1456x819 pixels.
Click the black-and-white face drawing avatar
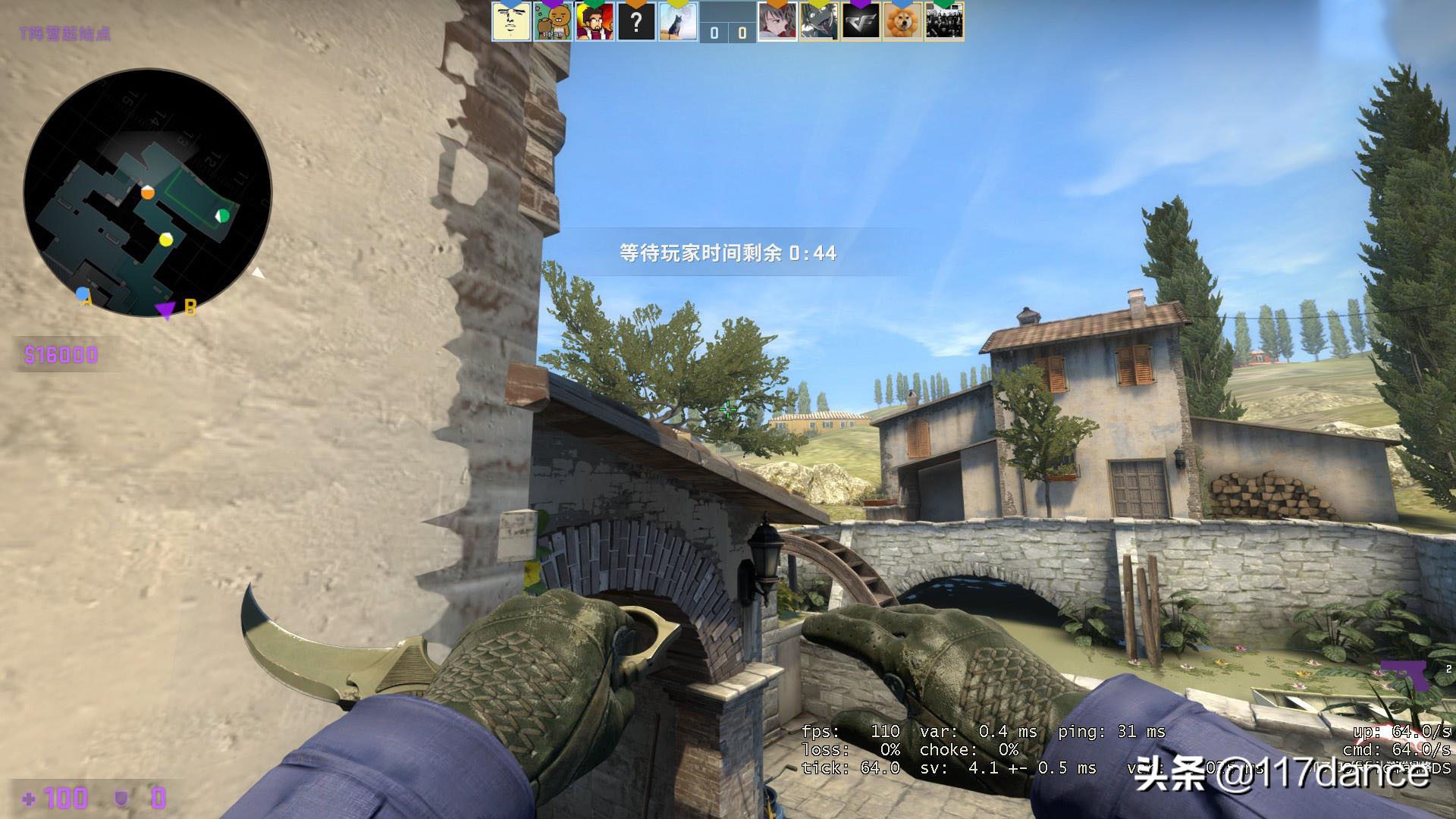click(x=510, y=23)
